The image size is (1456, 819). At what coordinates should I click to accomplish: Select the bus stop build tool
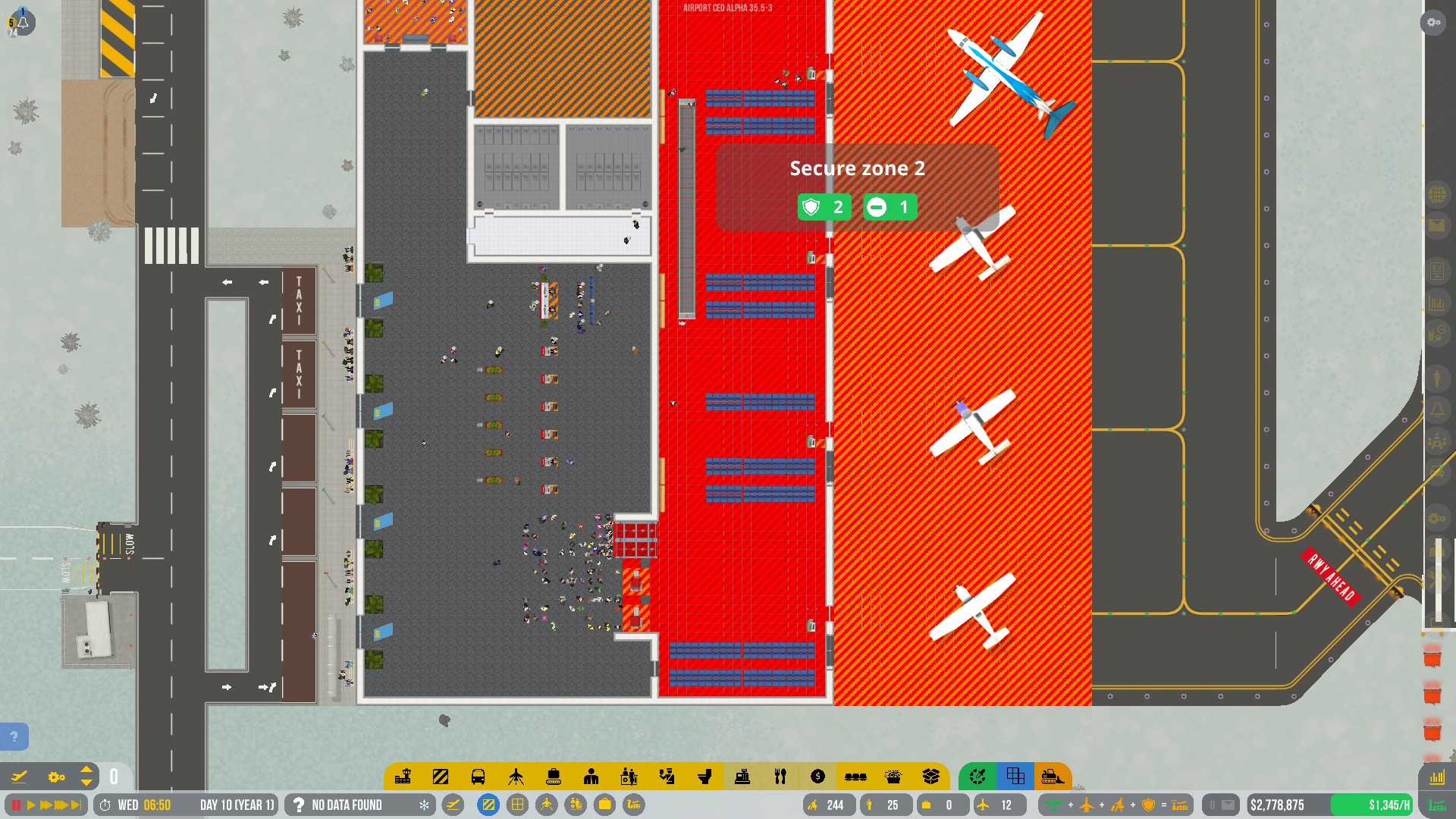[479, 776]
